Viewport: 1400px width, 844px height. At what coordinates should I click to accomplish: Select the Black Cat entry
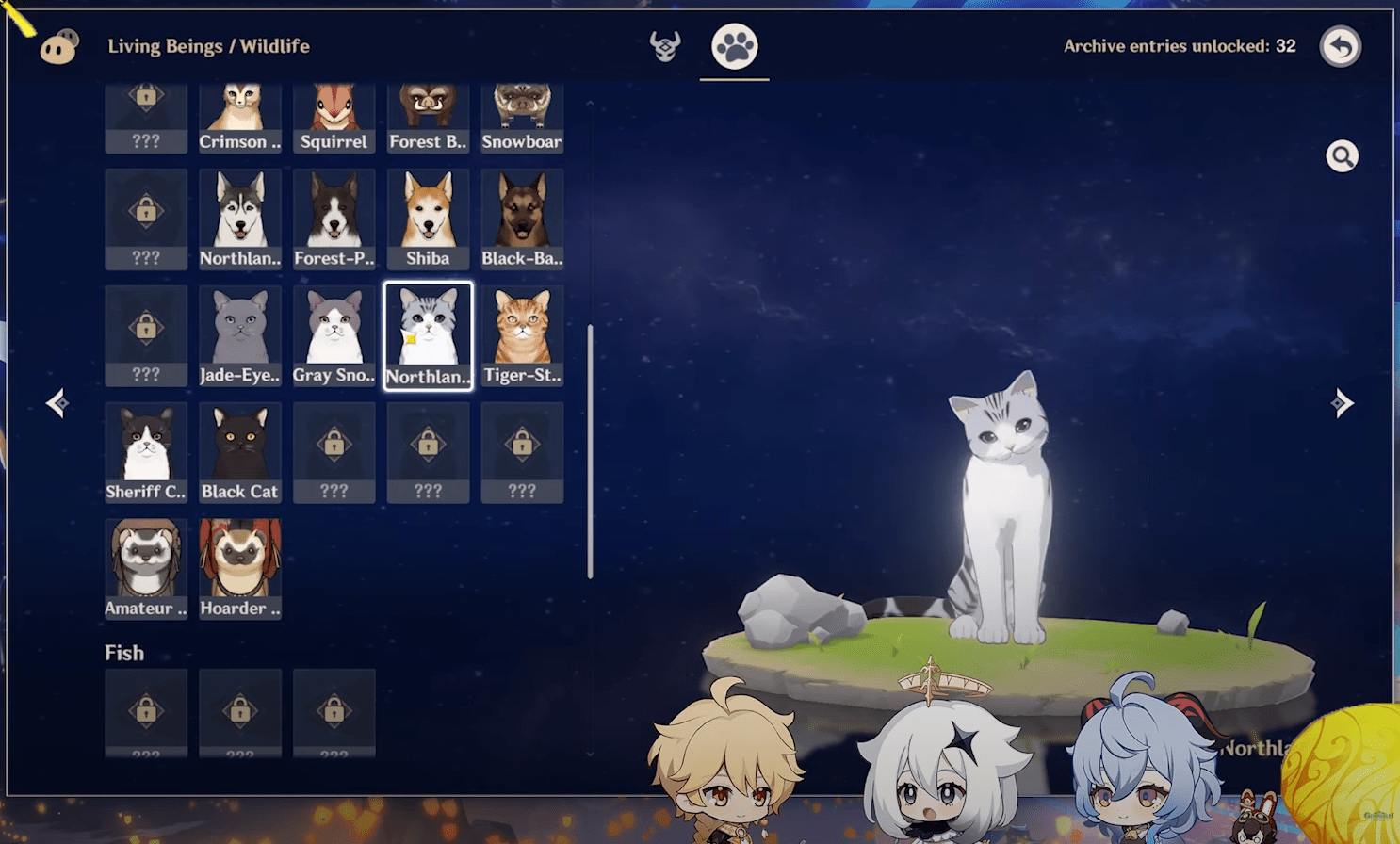(x=239, y=450)
